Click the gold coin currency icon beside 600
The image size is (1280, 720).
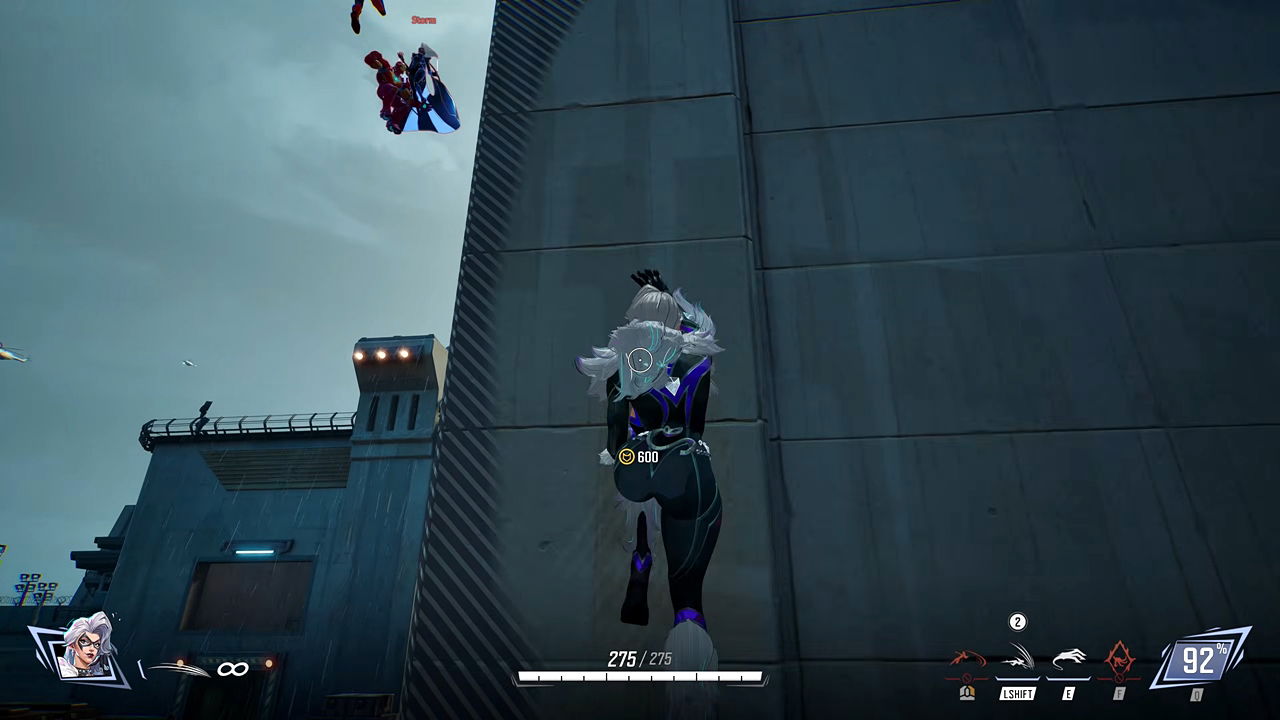click(626, 458)
